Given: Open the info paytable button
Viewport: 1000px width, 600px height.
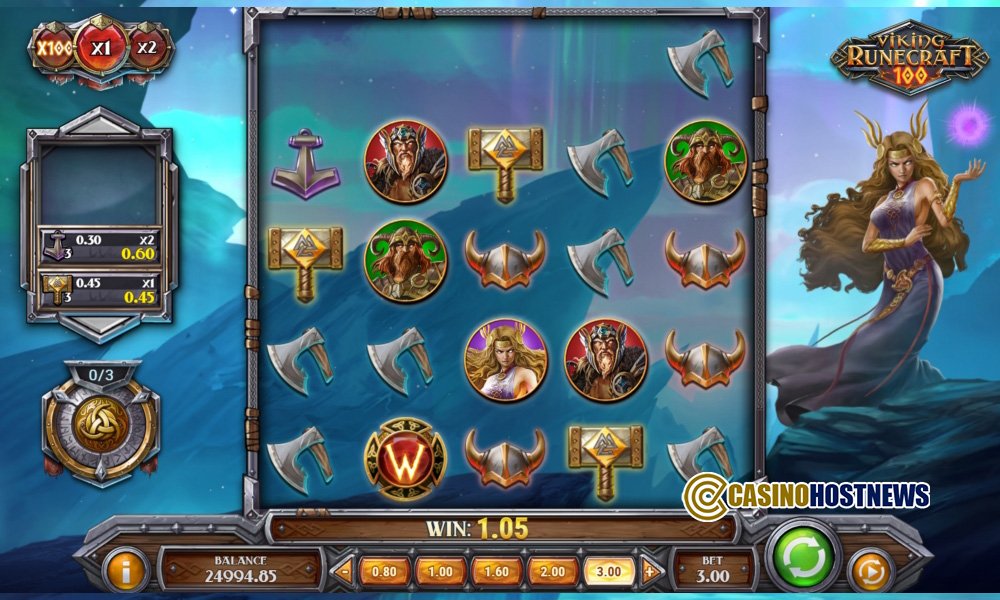Looking at the screenshot, I should click(126, 571).
